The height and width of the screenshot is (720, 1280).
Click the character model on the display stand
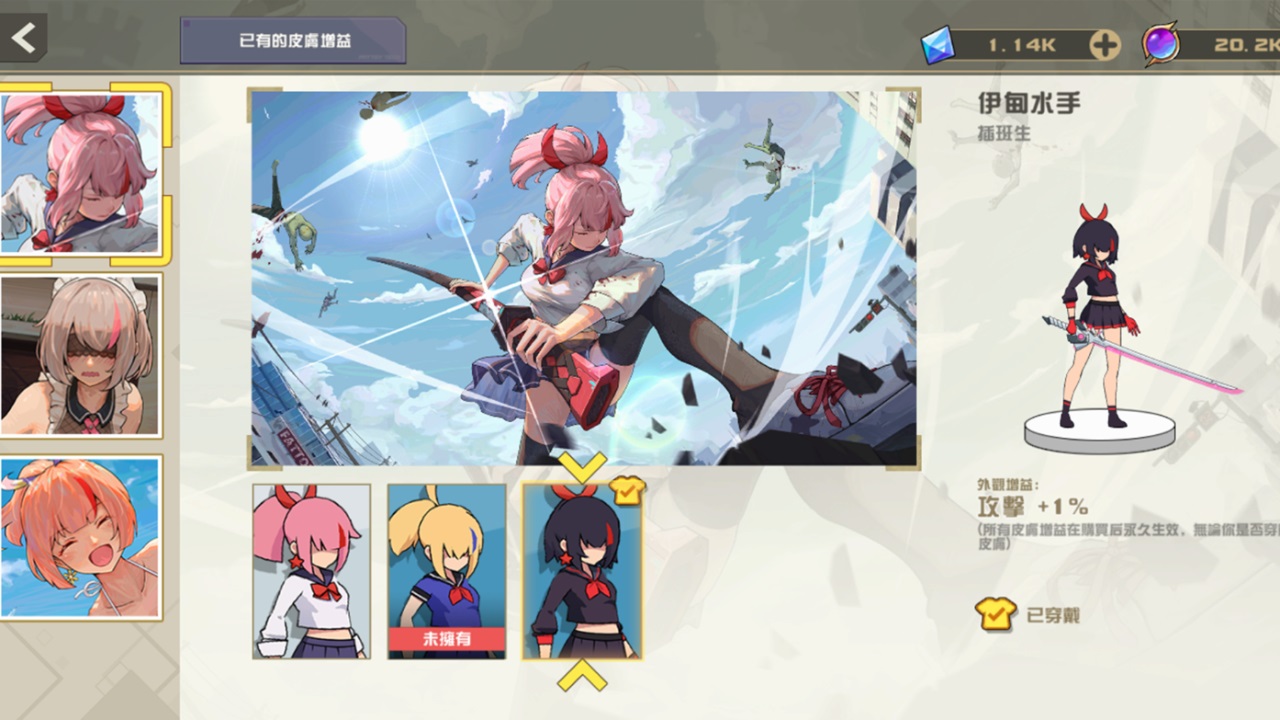point(1100,320)
